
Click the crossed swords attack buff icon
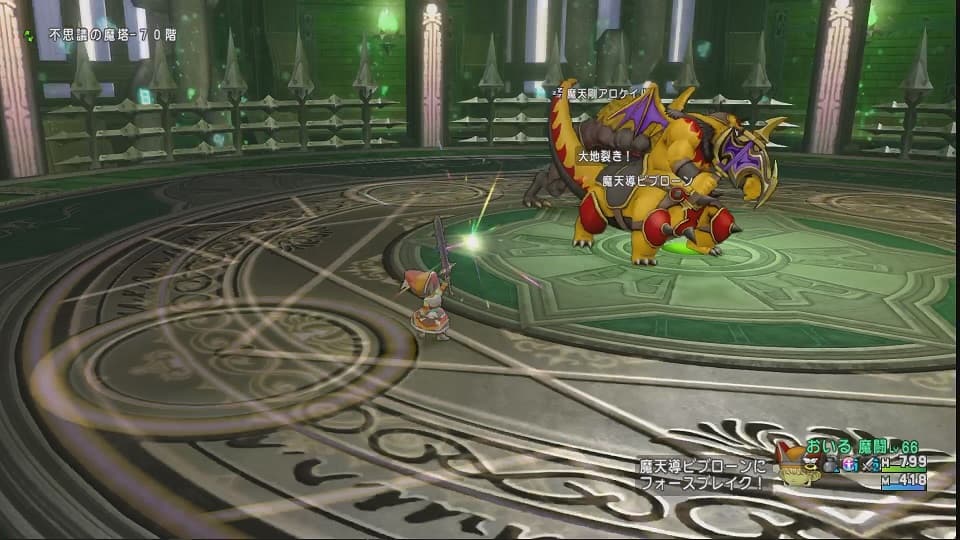tap(869, 464)
